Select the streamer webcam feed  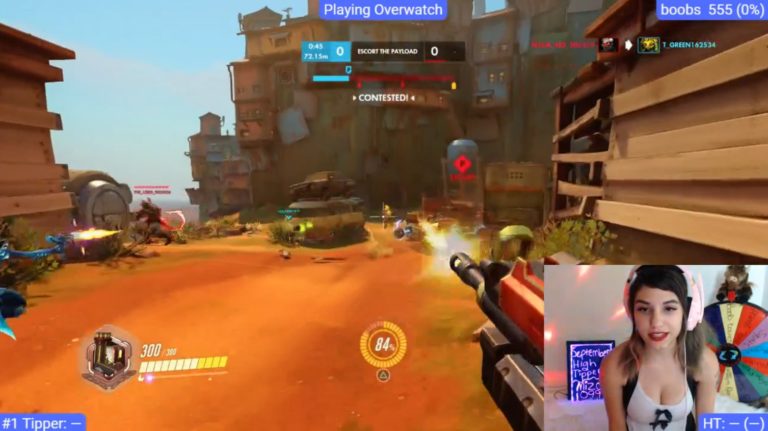[655, 347]
